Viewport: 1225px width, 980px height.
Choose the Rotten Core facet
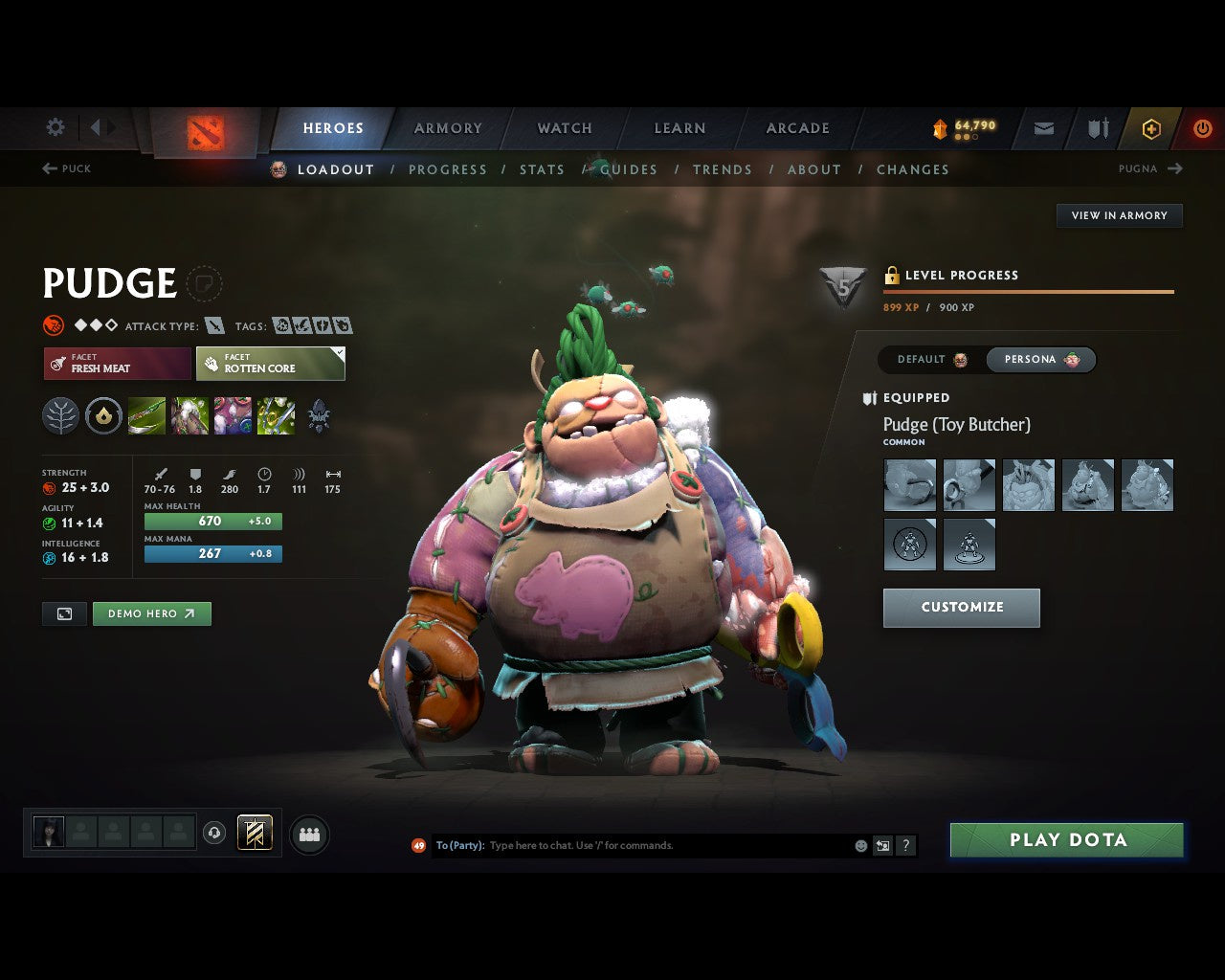tap(271, 364)
